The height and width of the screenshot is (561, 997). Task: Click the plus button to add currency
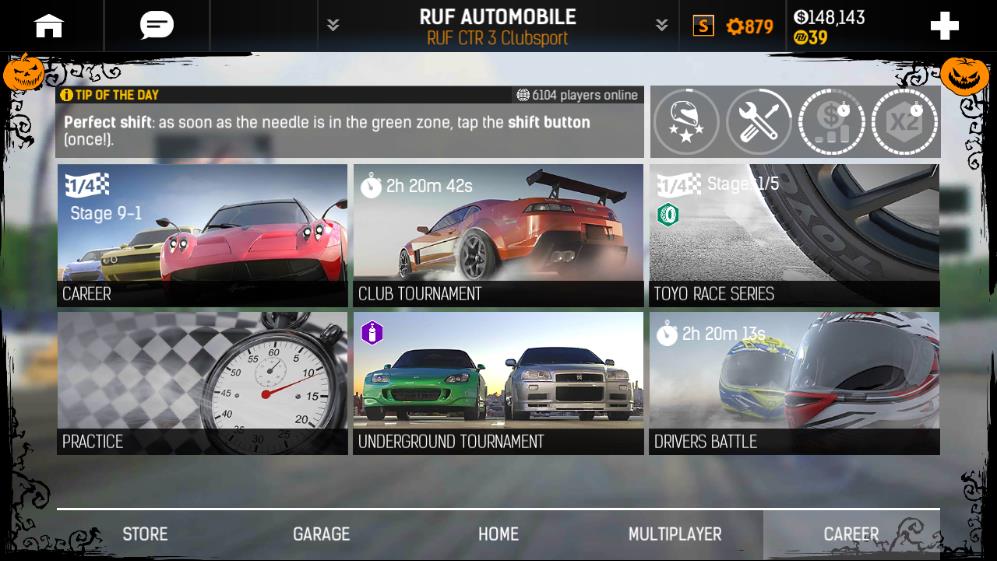(944, 26)
